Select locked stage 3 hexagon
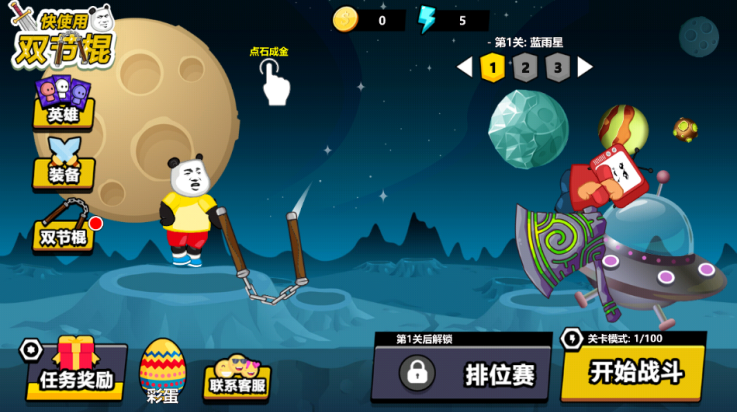737x412 pixels. coord(558,67)
